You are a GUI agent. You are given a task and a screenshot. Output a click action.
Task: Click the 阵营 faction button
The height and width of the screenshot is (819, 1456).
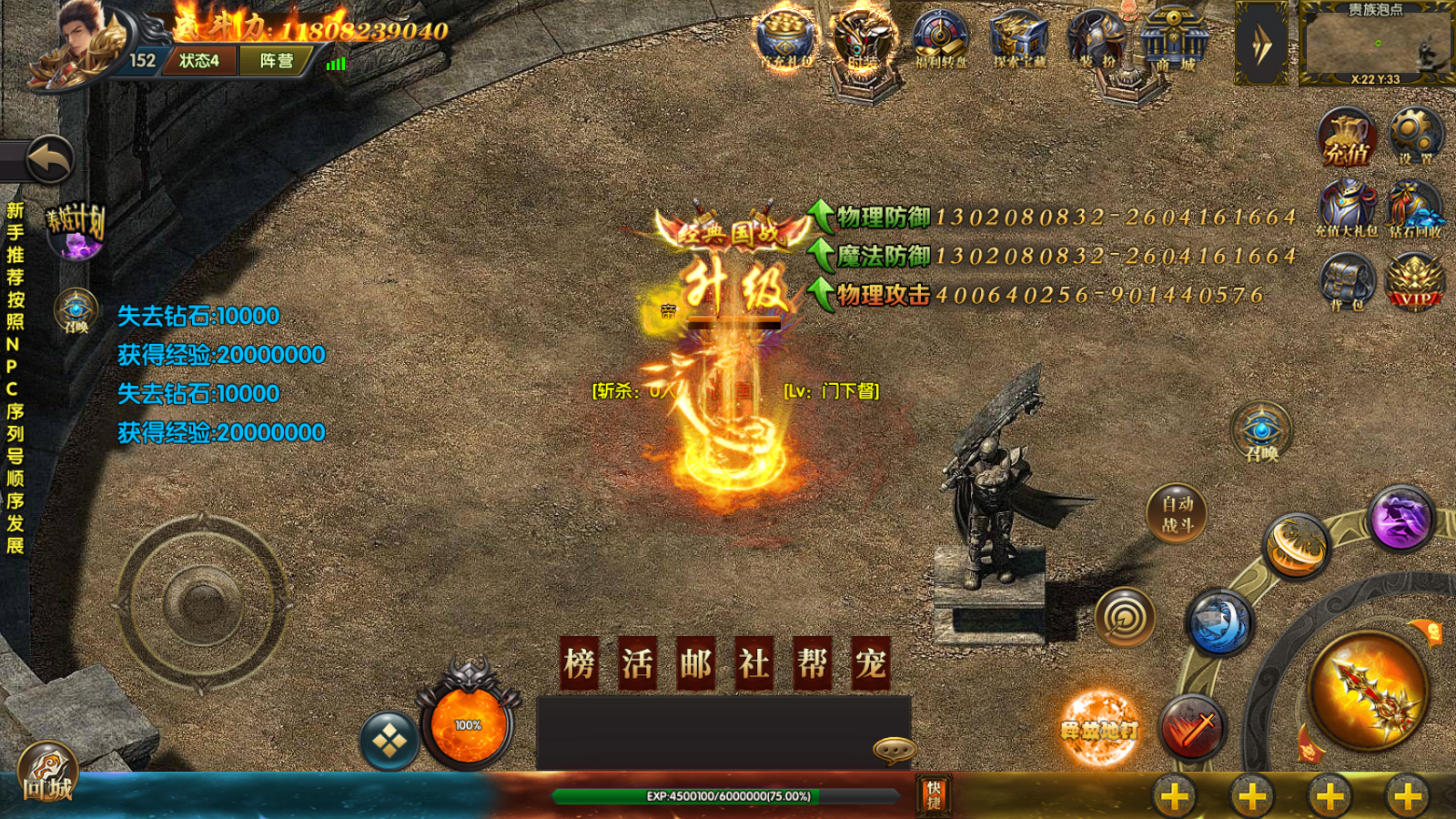pos(277,61)
